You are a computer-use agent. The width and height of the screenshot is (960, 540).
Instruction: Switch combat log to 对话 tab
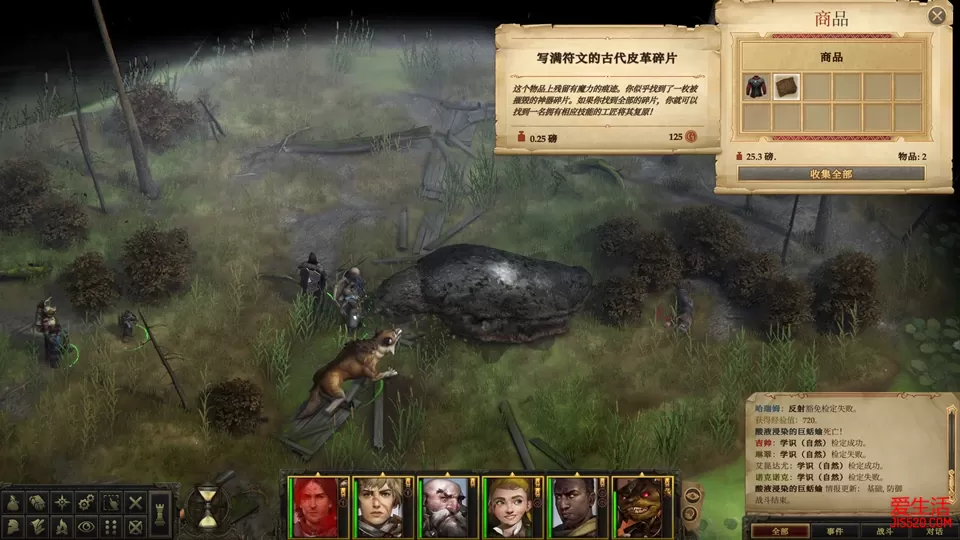[x=933, y=531]
